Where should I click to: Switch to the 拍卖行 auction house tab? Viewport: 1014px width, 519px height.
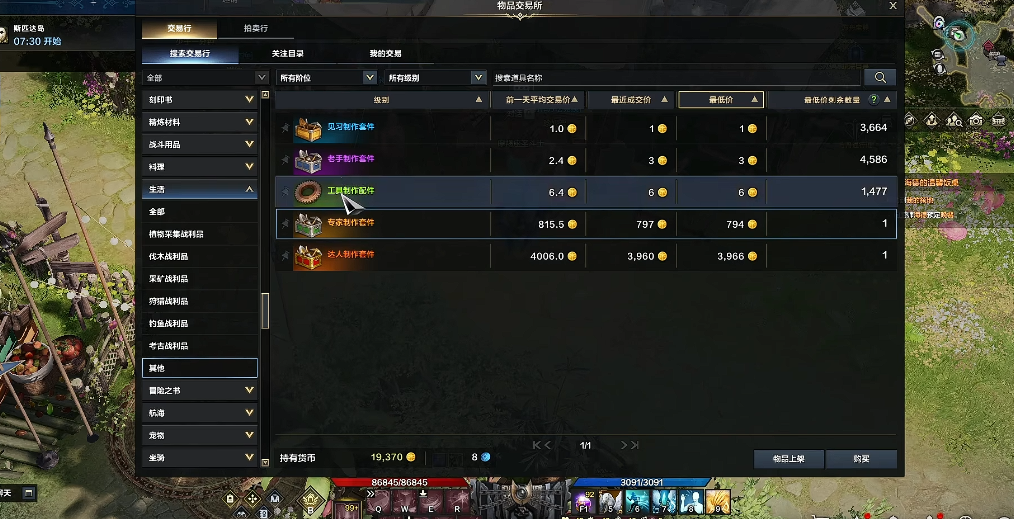255,29
